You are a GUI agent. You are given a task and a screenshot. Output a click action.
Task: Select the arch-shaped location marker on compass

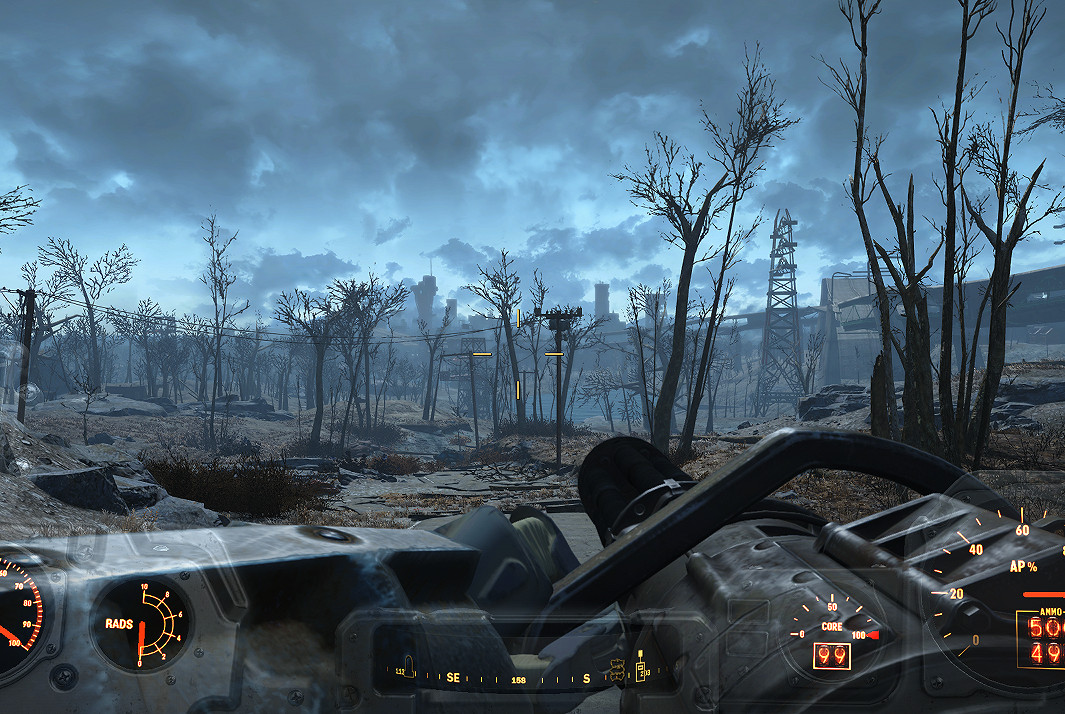pos(408,667)
